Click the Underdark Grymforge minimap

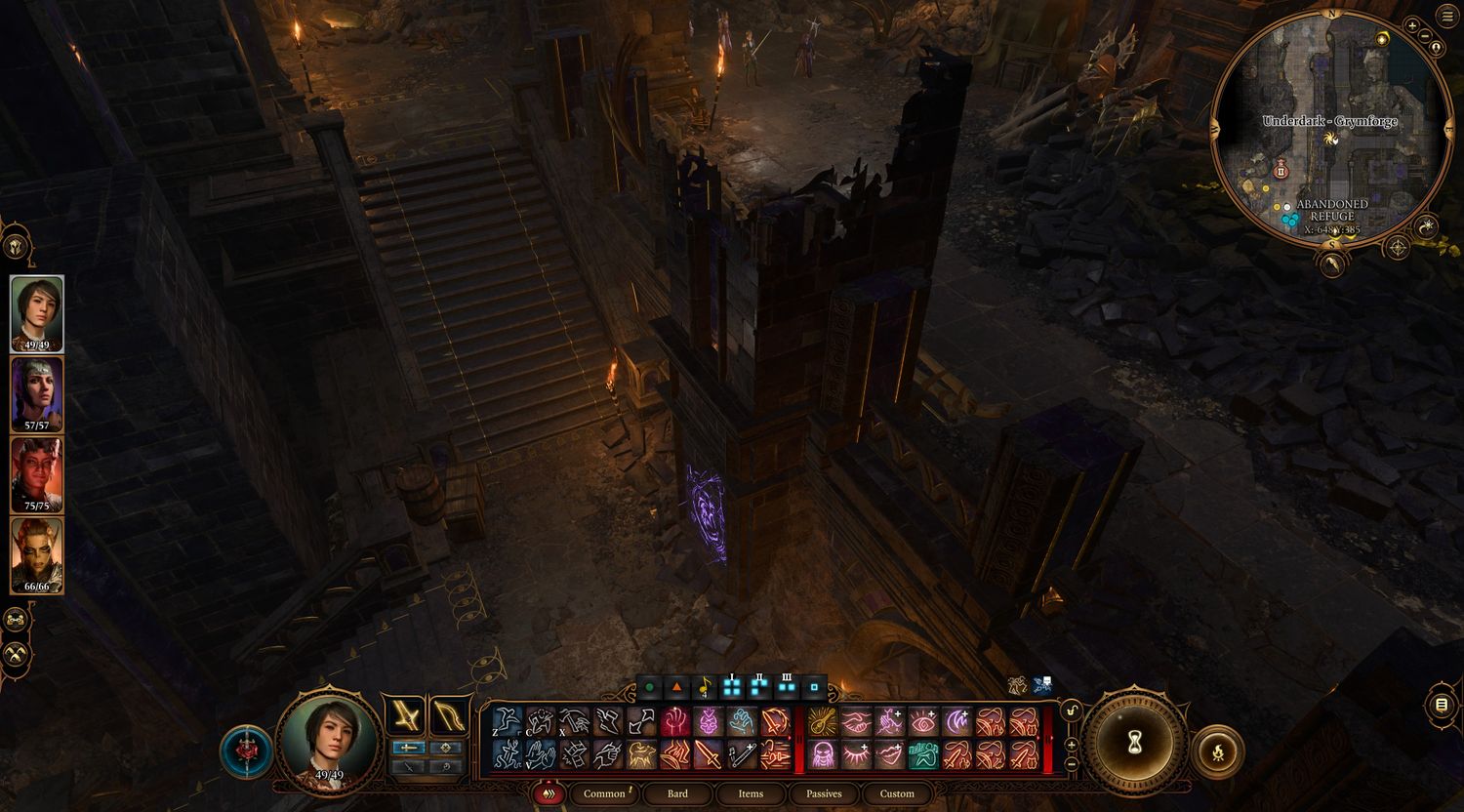tap(1329, 132)
